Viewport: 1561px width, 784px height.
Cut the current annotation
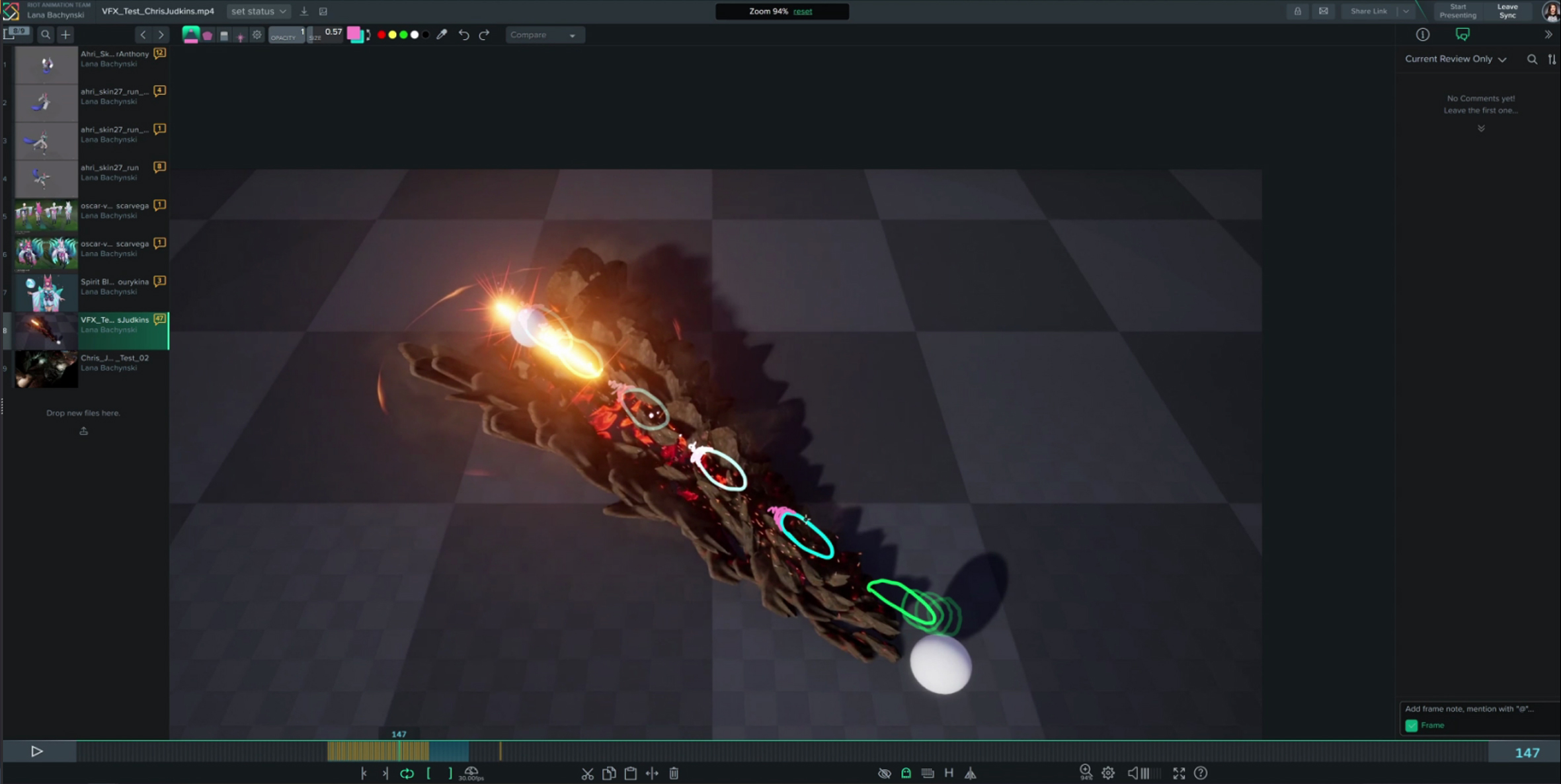coord(588,773)
